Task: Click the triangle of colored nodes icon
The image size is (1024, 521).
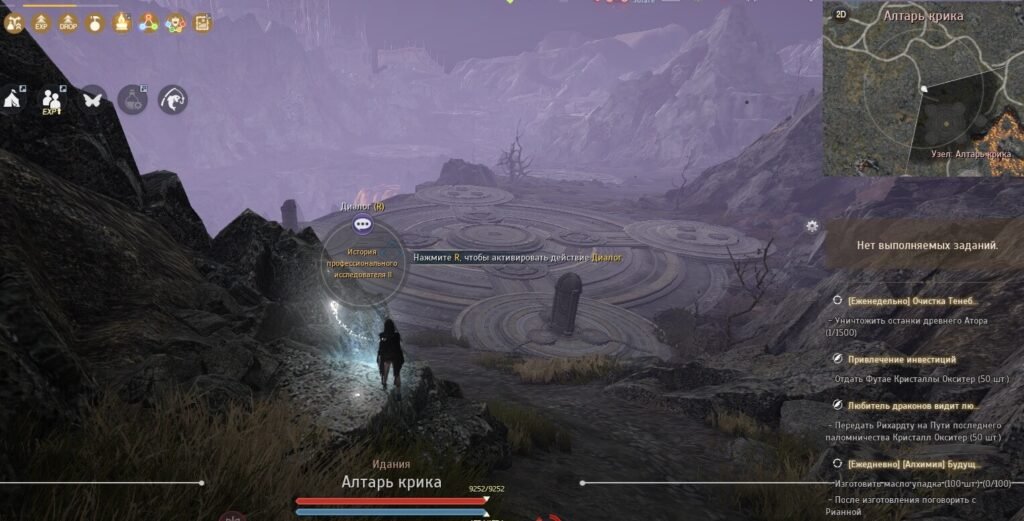Action: point(149,22)
